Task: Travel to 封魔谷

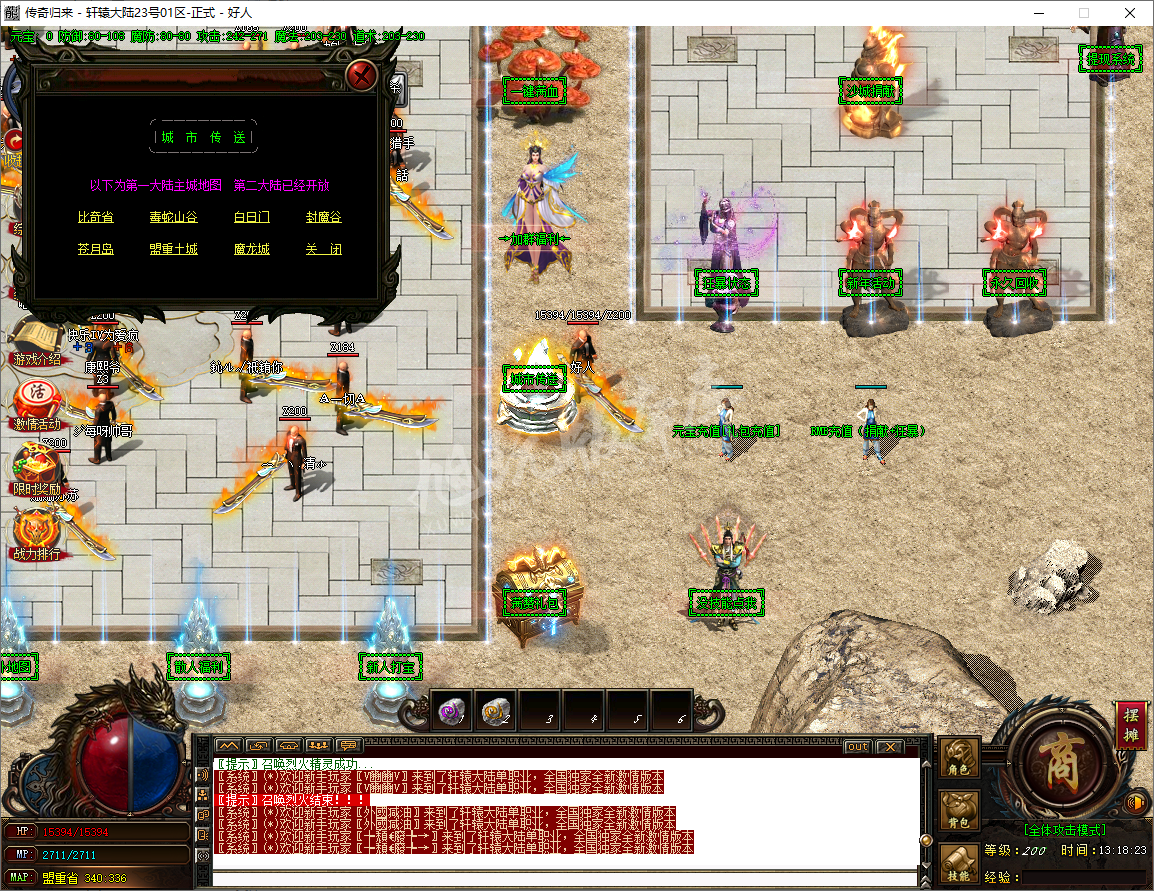Action: (x=324, y=217)
